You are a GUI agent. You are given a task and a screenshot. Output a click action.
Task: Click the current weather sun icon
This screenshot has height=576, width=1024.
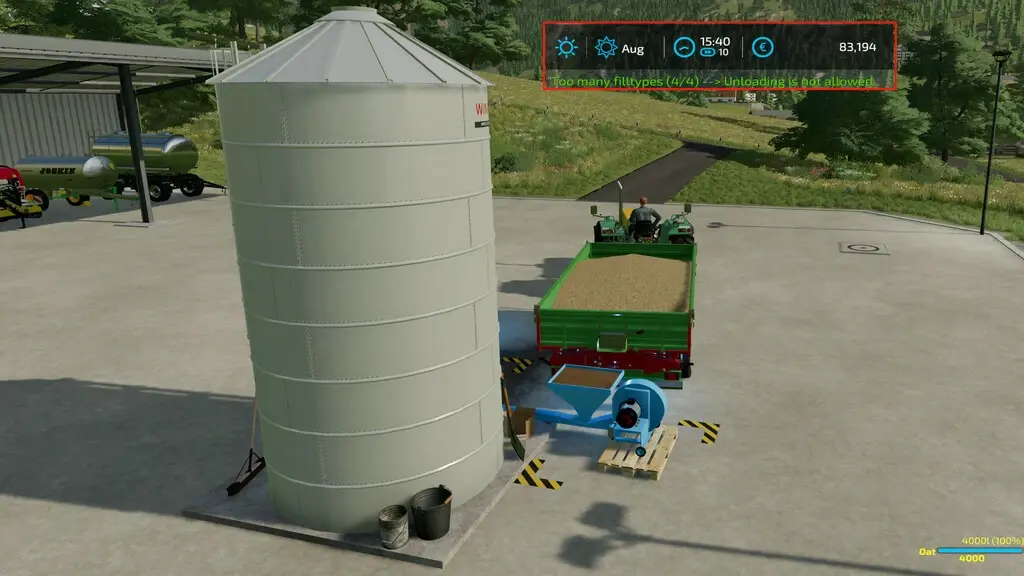tap(567, 47)
